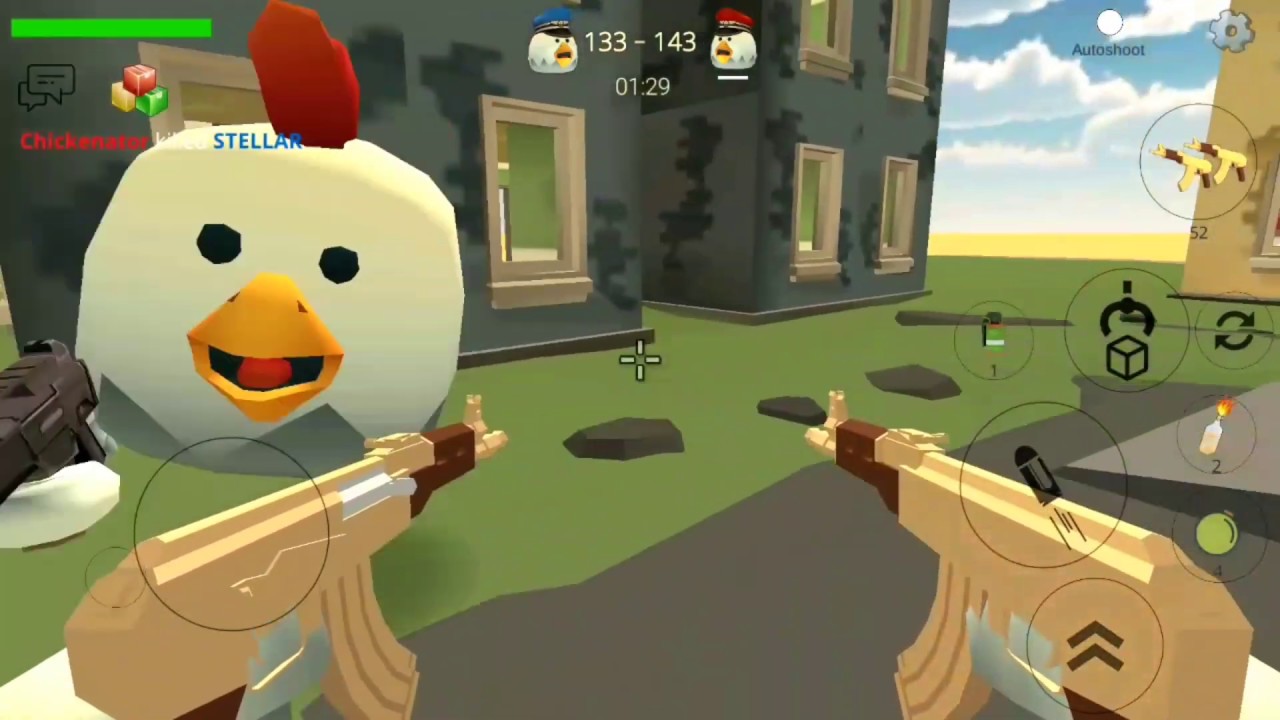Open the chat messages panel
The width and height of the screenshot is (1280, 720).
click(47, 88)
